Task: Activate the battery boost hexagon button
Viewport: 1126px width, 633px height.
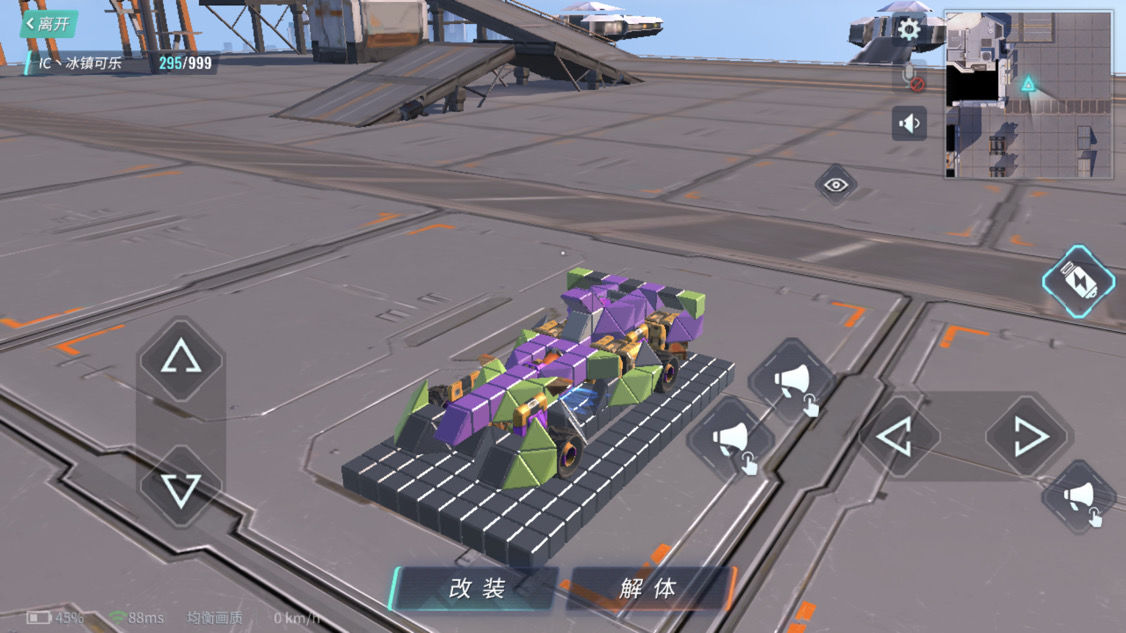Action: (x=1078, y=282)
